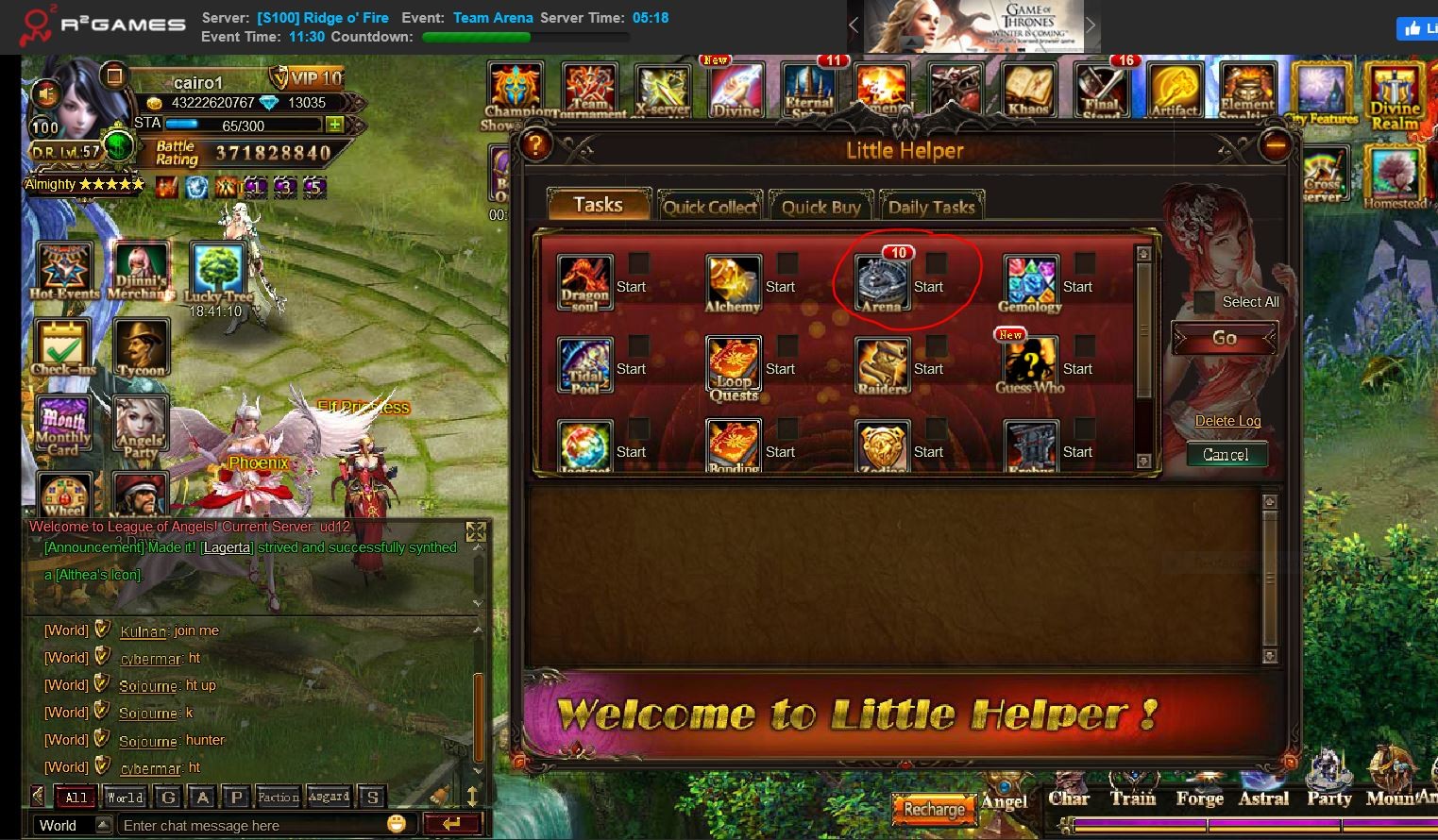
Task: Select the Arena task icon
Action: click(x=881, y=282)
